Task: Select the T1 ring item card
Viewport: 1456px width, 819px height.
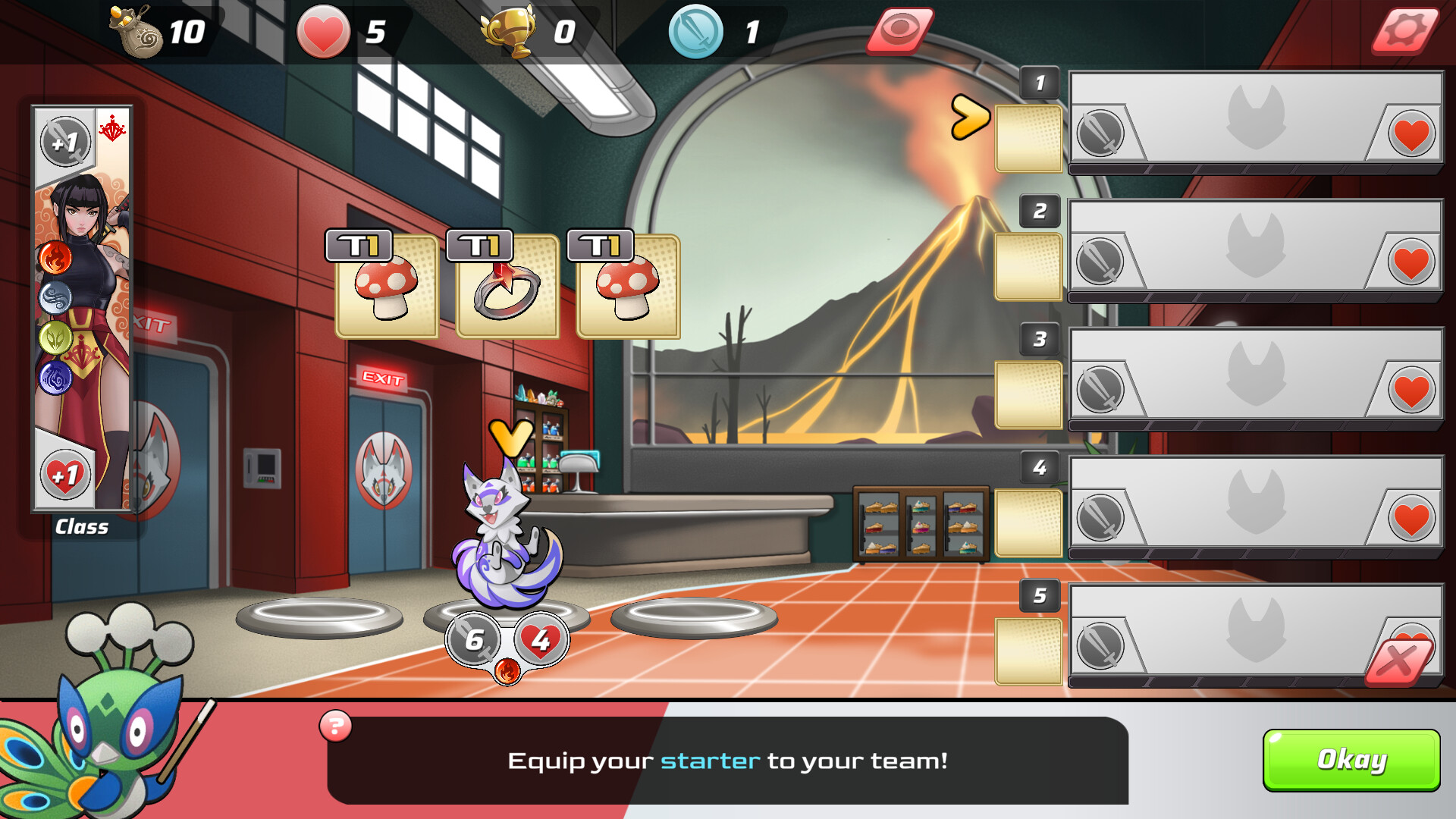Action: [x=506, y=290]
